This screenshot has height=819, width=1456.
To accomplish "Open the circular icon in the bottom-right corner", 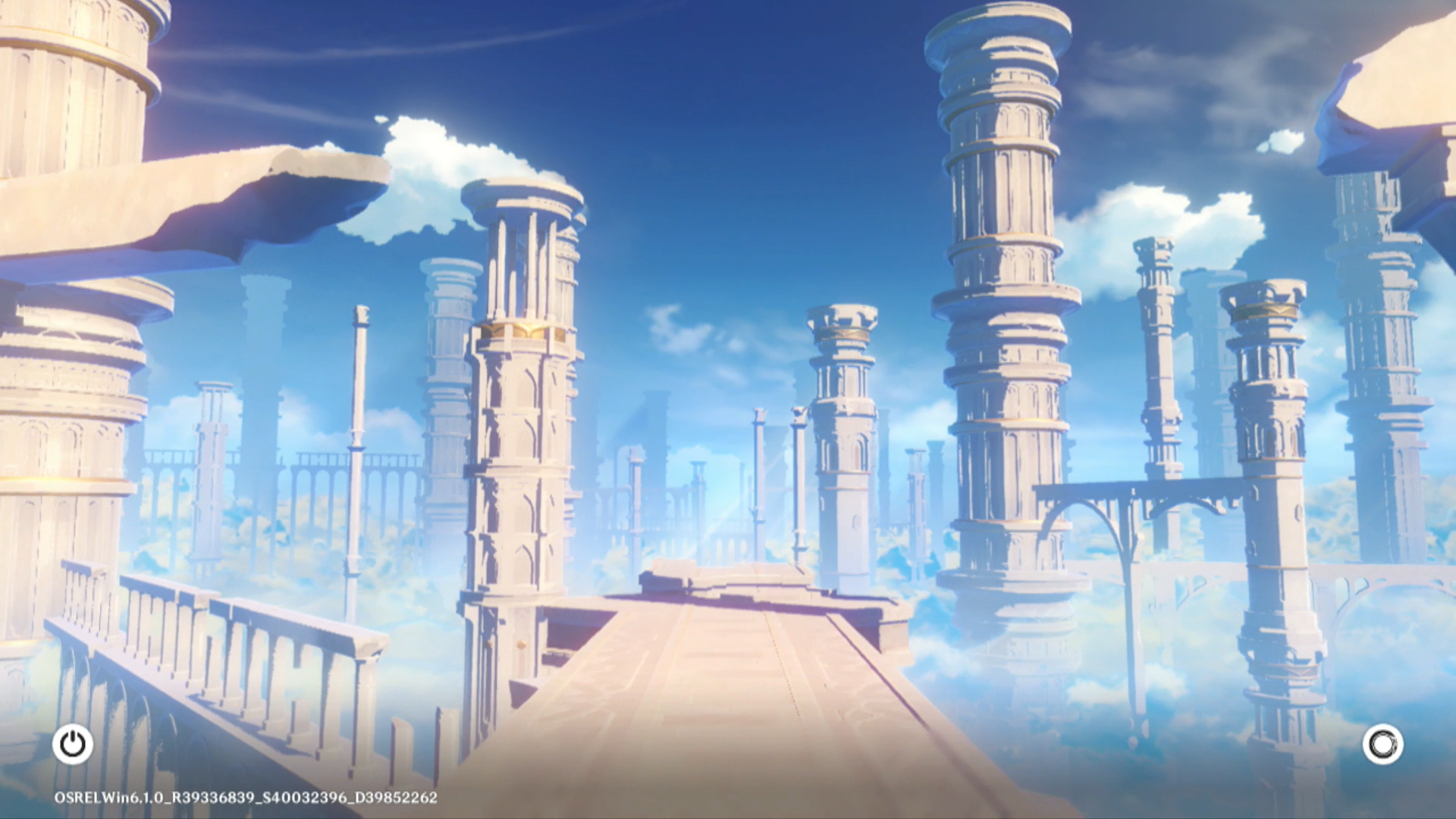I will click(1382, 744).
